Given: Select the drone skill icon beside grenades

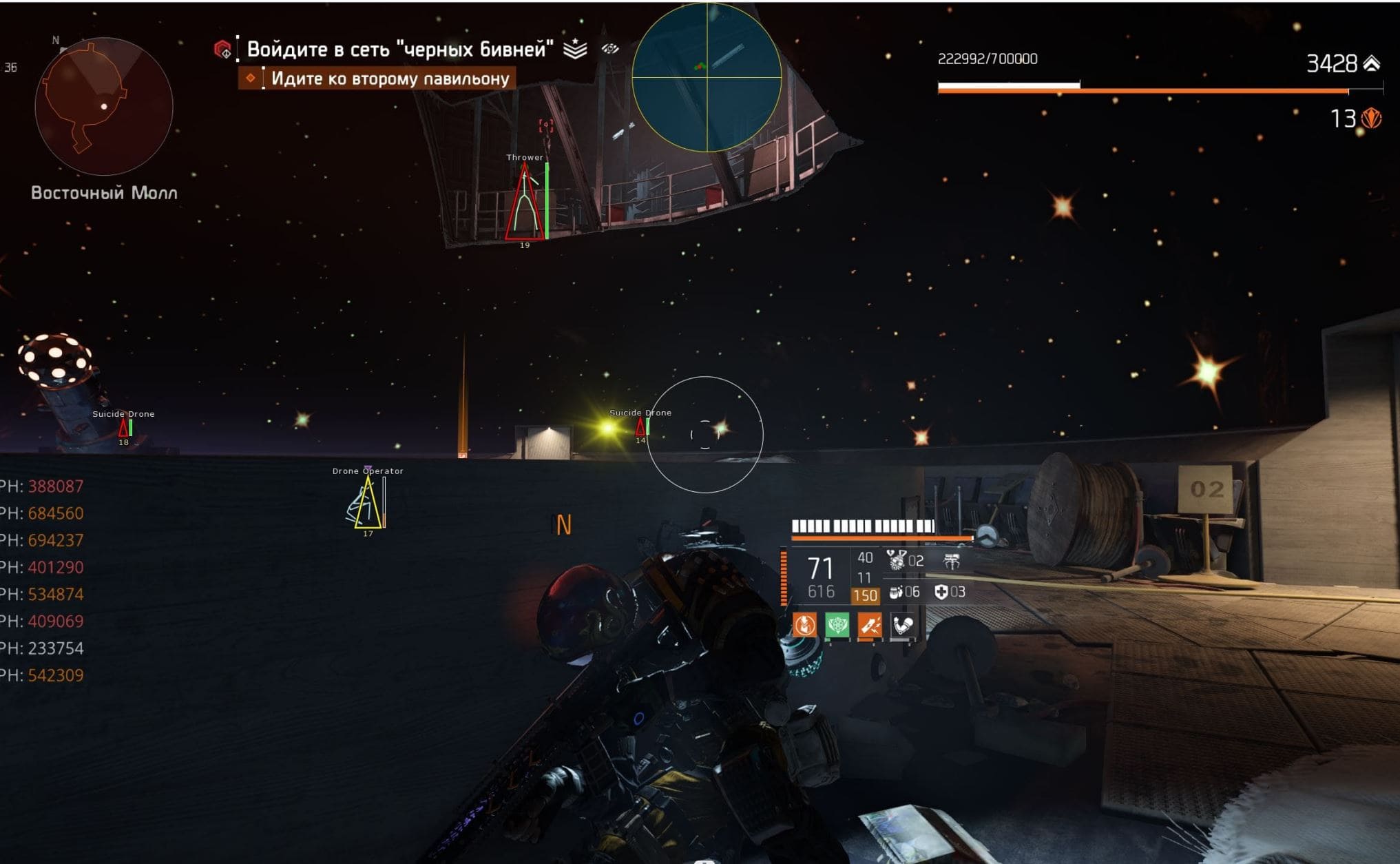Looking at the screenshot, I should coord(952,562).
